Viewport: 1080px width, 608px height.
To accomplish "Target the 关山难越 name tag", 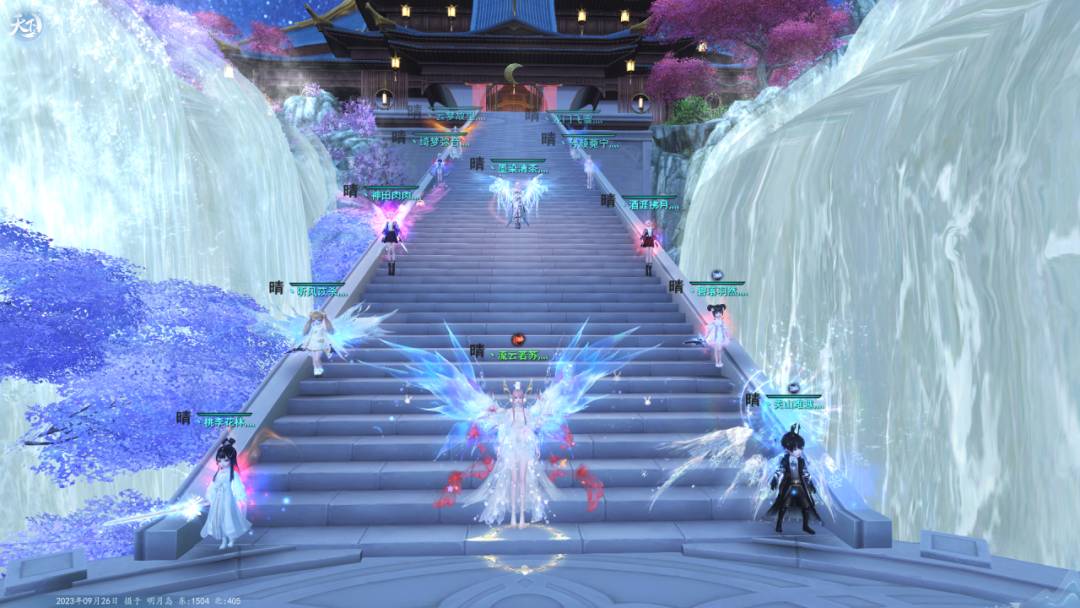I will (796, 404).
